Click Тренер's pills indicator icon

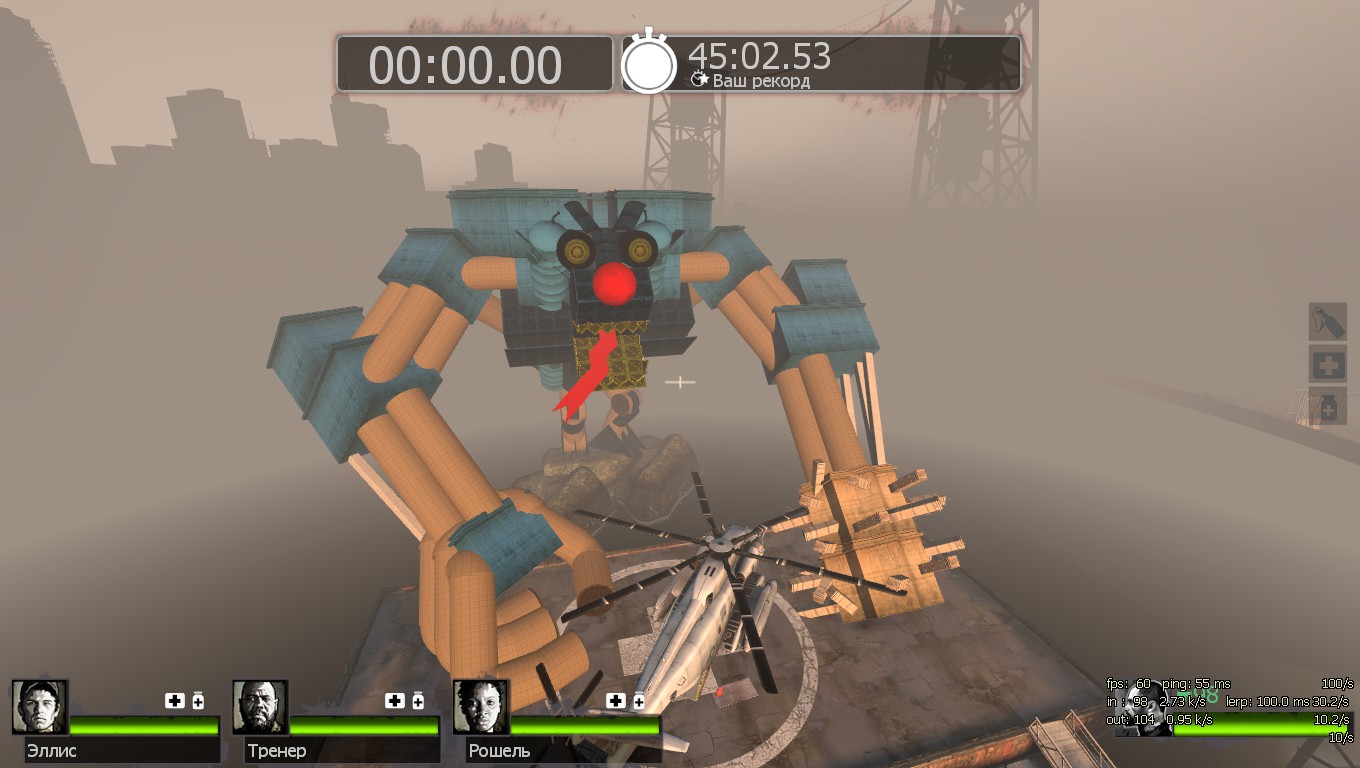click(418, 700)
